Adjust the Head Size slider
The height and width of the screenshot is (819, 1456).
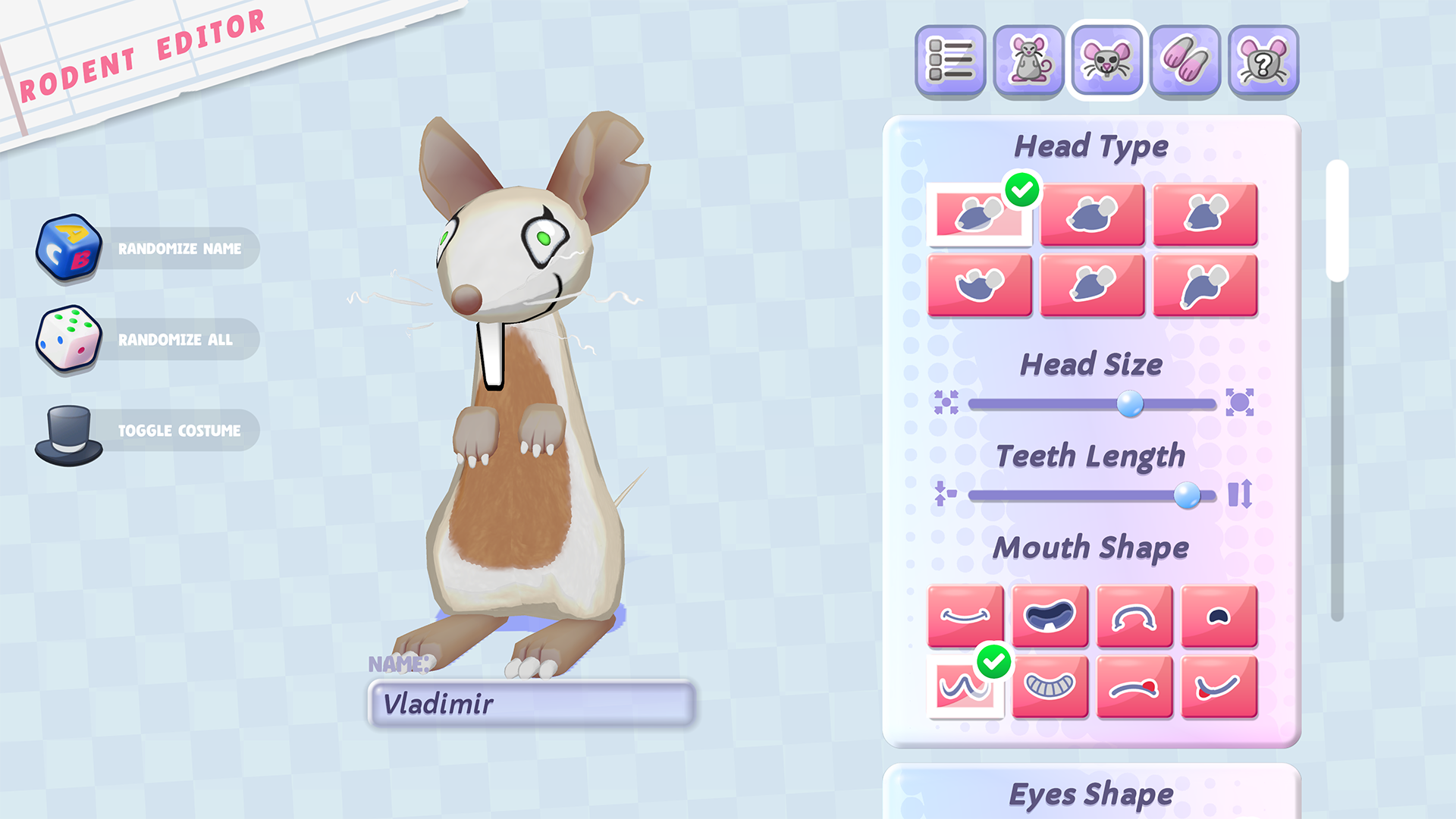coord(1130,403)
